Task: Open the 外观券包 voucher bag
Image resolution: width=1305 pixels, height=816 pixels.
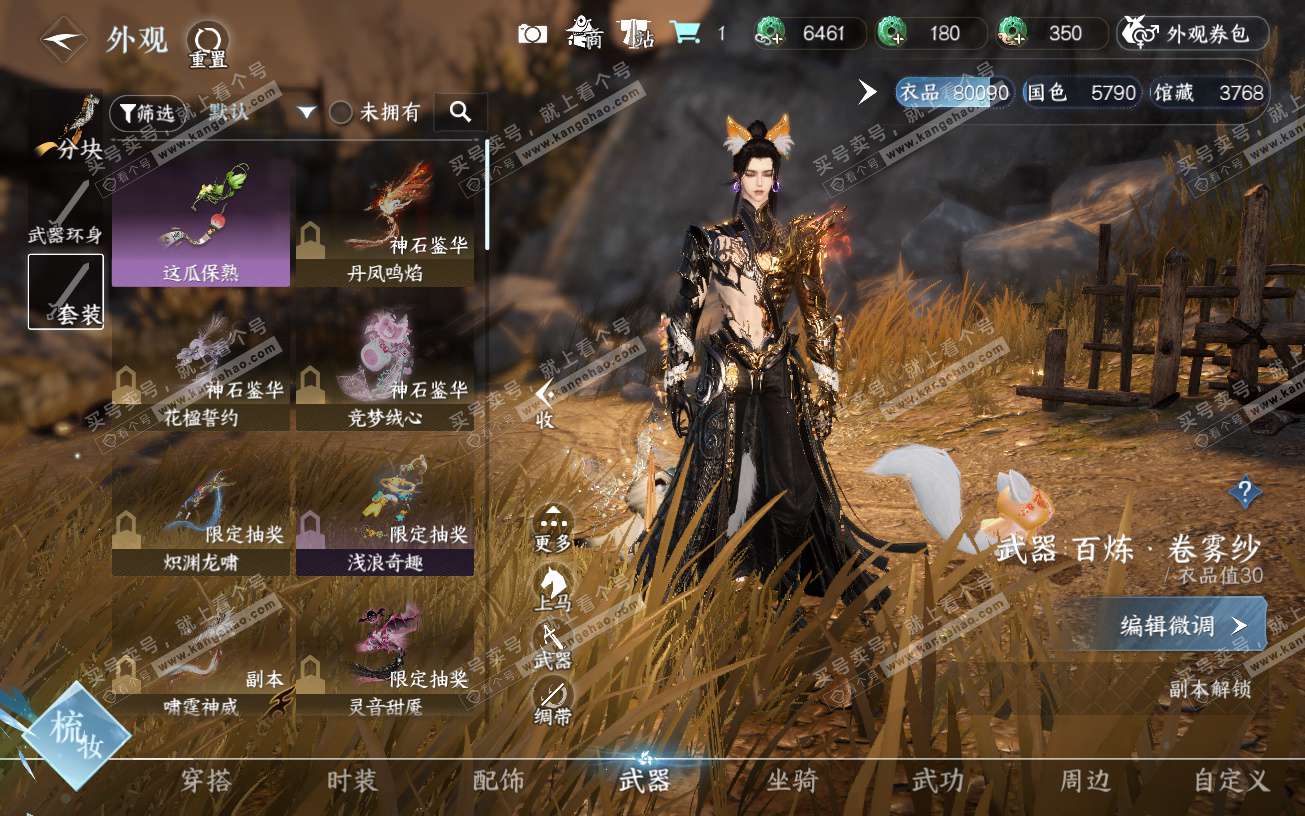Action: point(1193,34)
